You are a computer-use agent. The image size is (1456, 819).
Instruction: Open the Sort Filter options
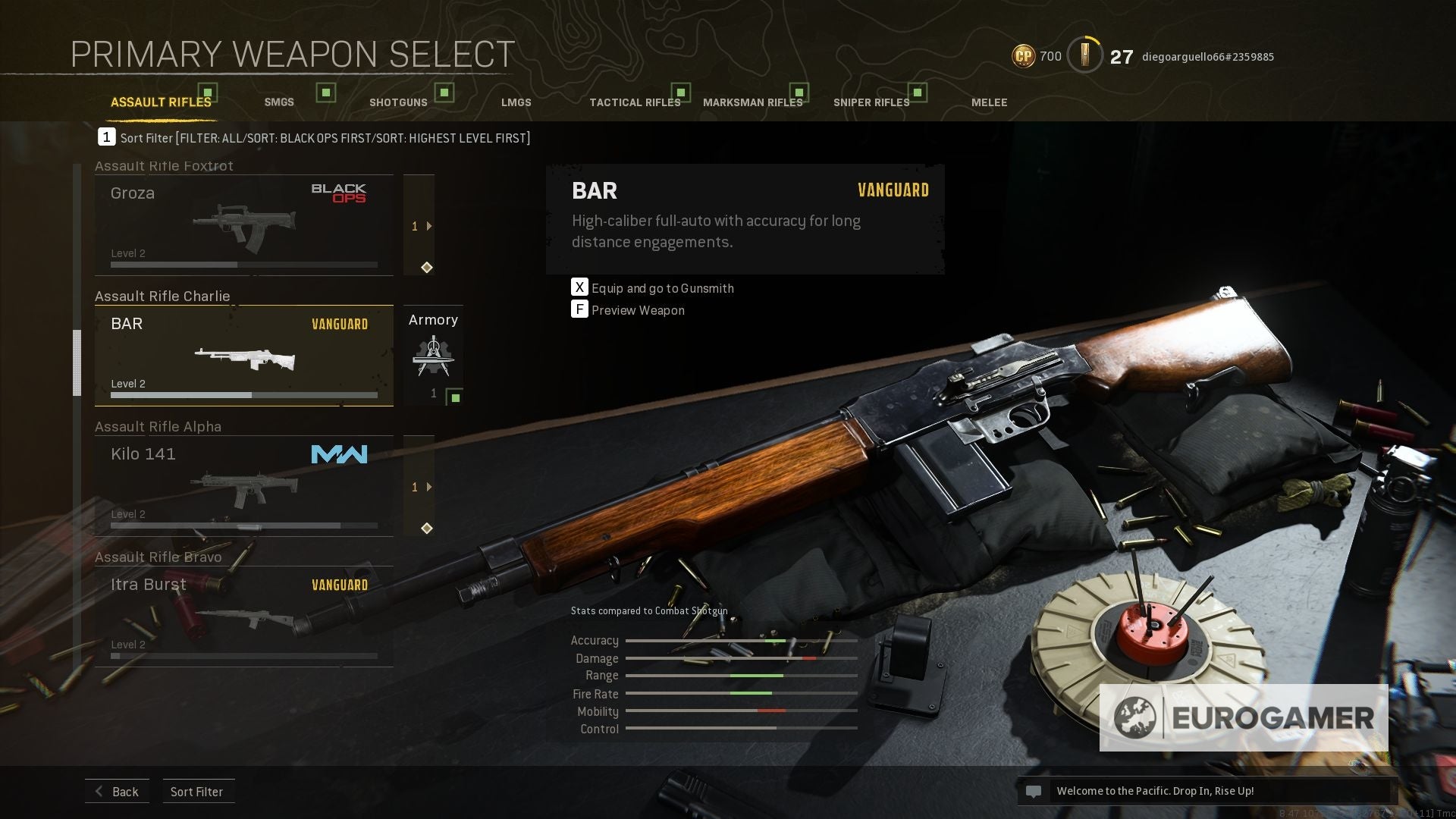(x=198, y=791)
